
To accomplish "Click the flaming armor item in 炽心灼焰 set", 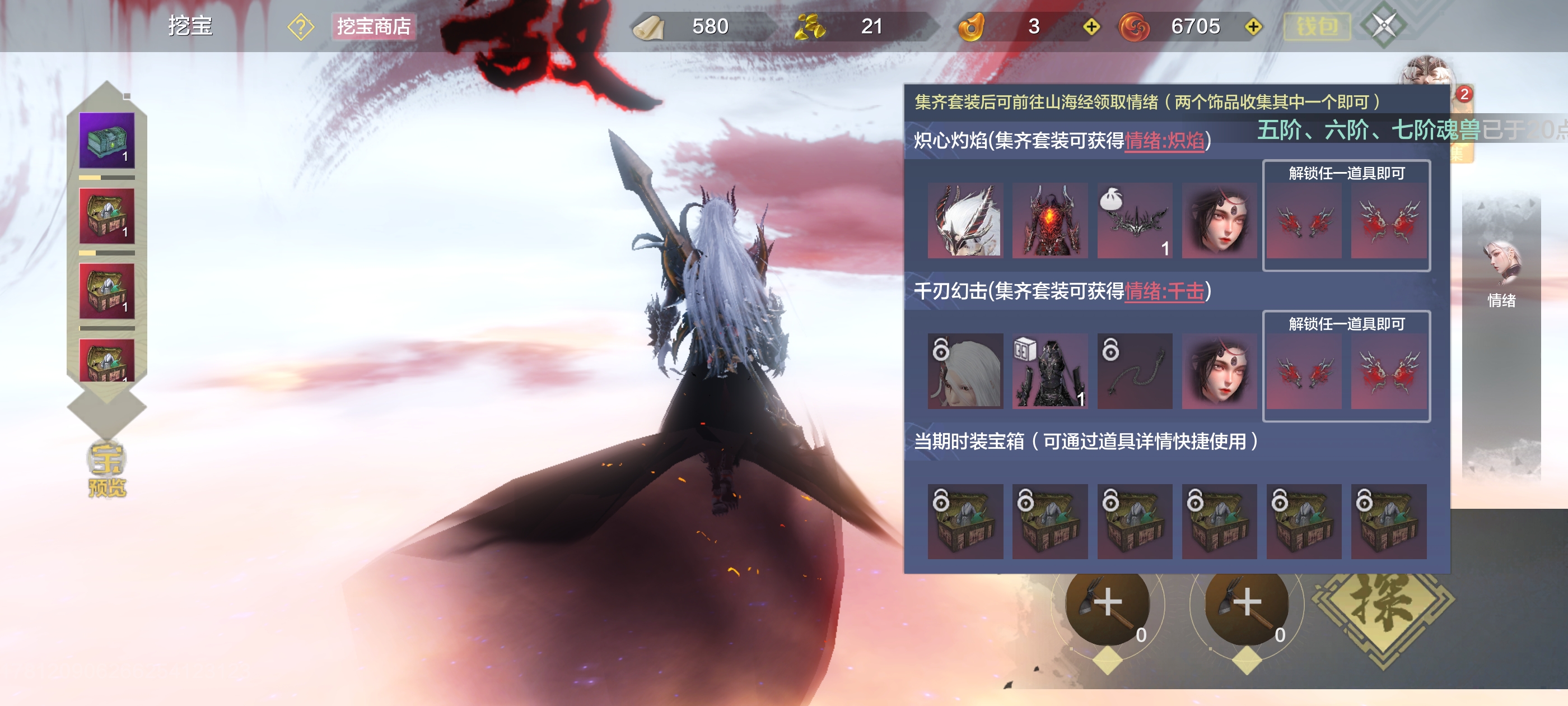I will [1049, 221].
